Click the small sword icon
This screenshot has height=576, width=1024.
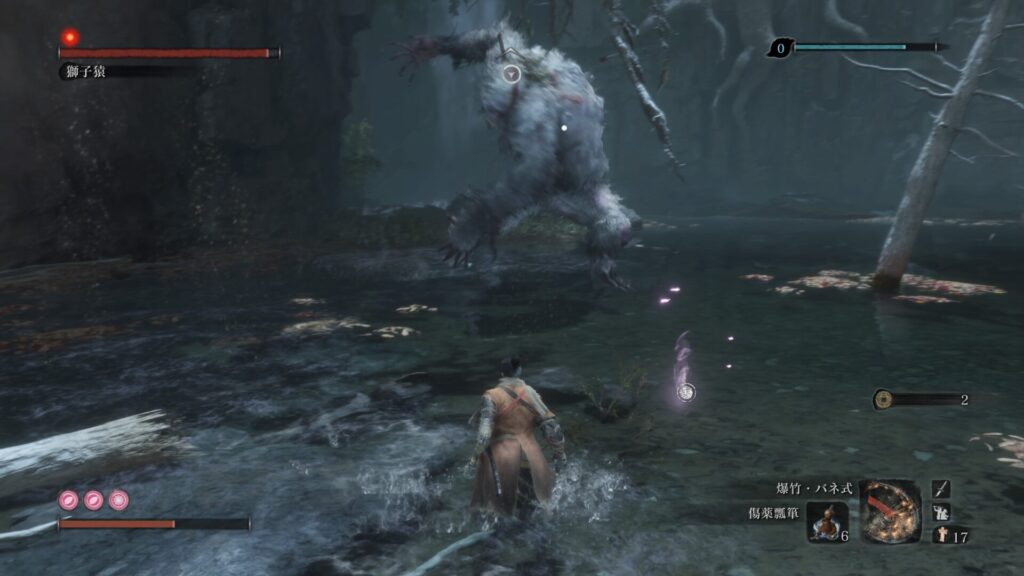pyautogui.click(x=941, y=488)
